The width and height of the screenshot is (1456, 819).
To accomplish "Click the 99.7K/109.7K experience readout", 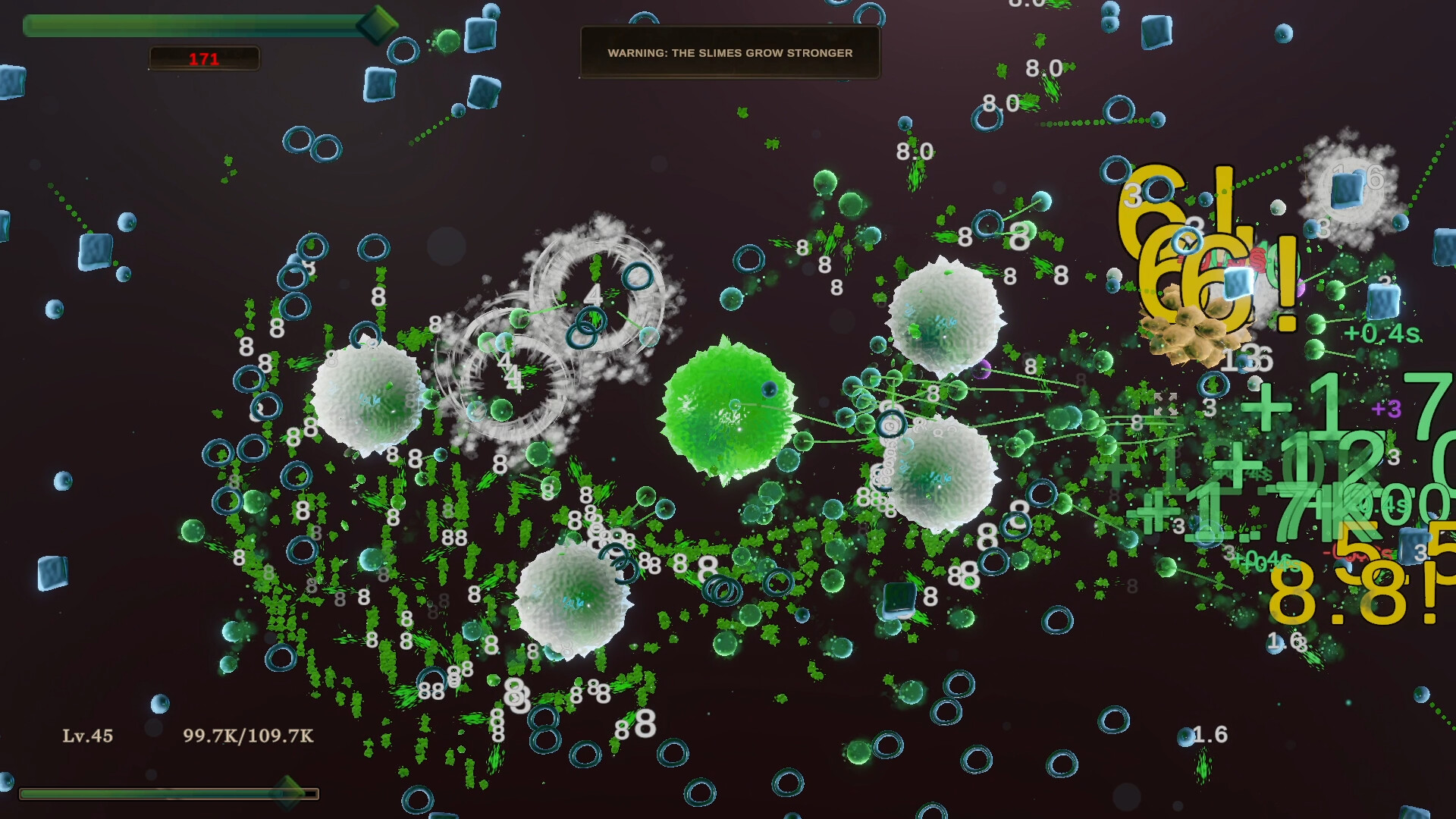I will pyautogui.click(x=248, y=734).
